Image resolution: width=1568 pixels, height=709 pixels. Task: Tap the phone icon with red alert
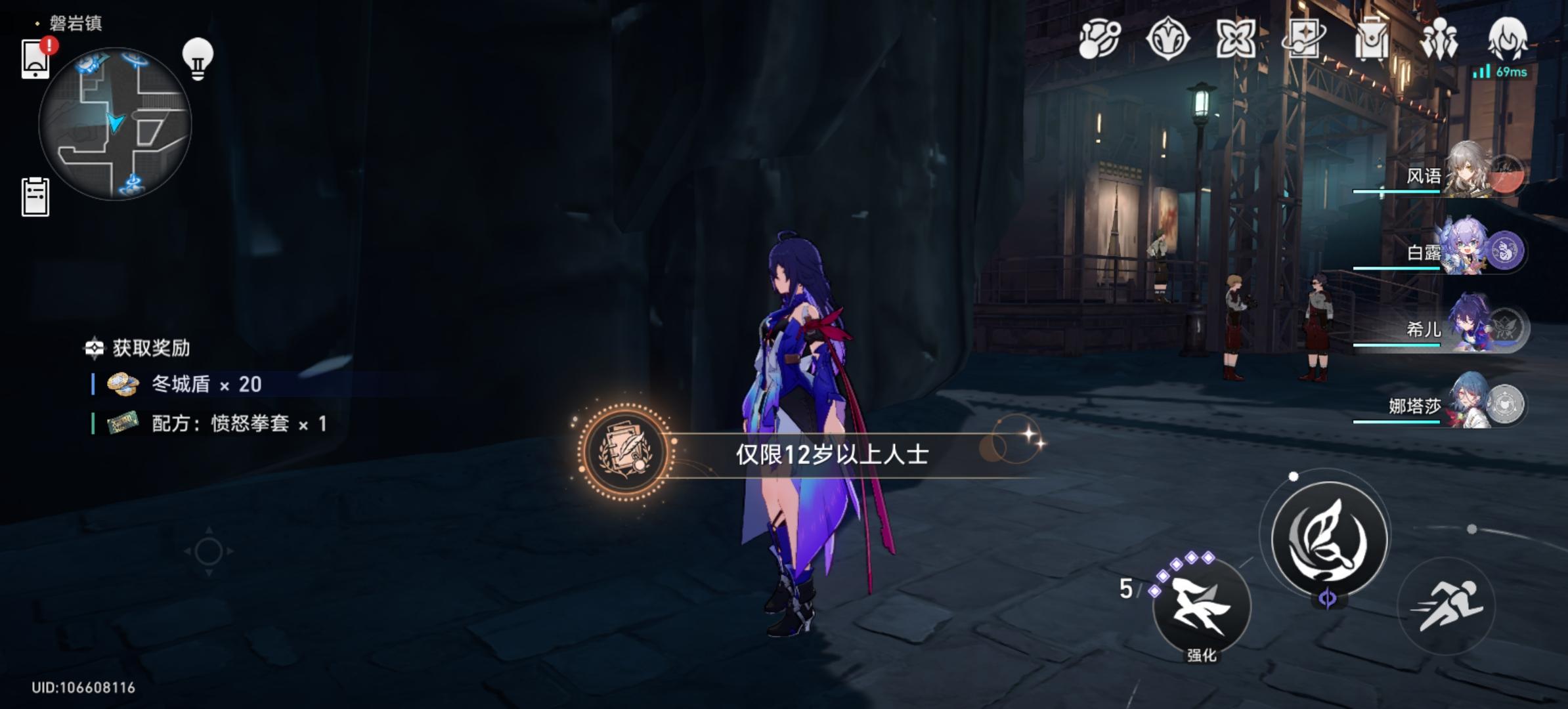click(35, 59)
